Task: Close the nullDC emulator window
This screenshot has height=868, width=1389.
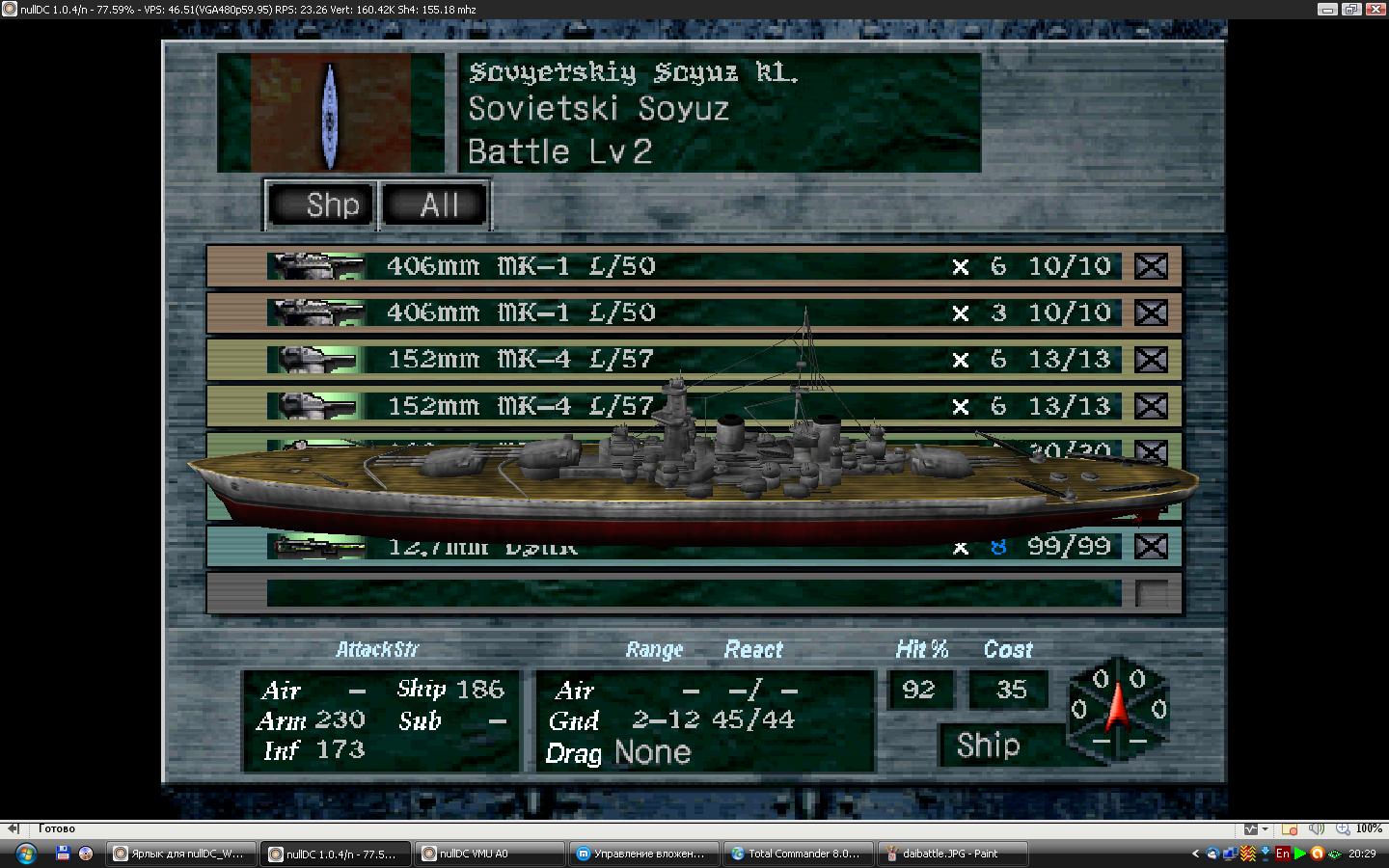Action: pos(1375,10)
